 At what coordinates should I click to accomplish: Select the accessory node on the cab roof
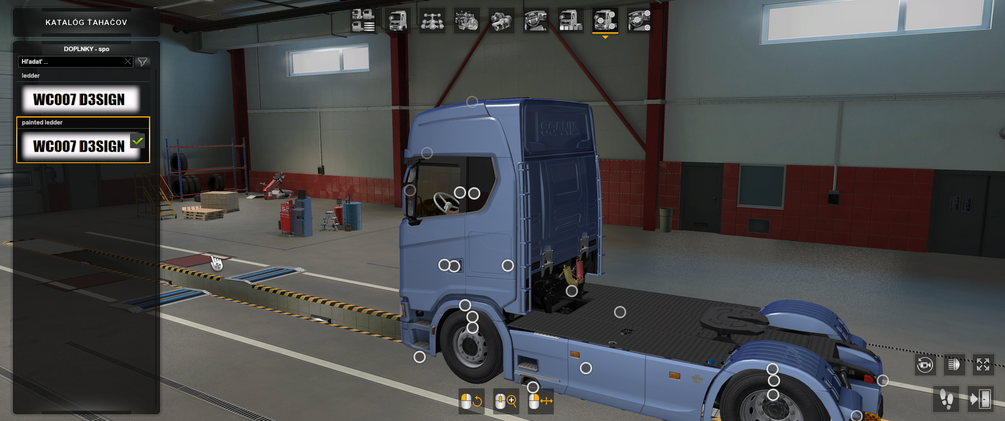pyautogui.click(x=472, y=102)
